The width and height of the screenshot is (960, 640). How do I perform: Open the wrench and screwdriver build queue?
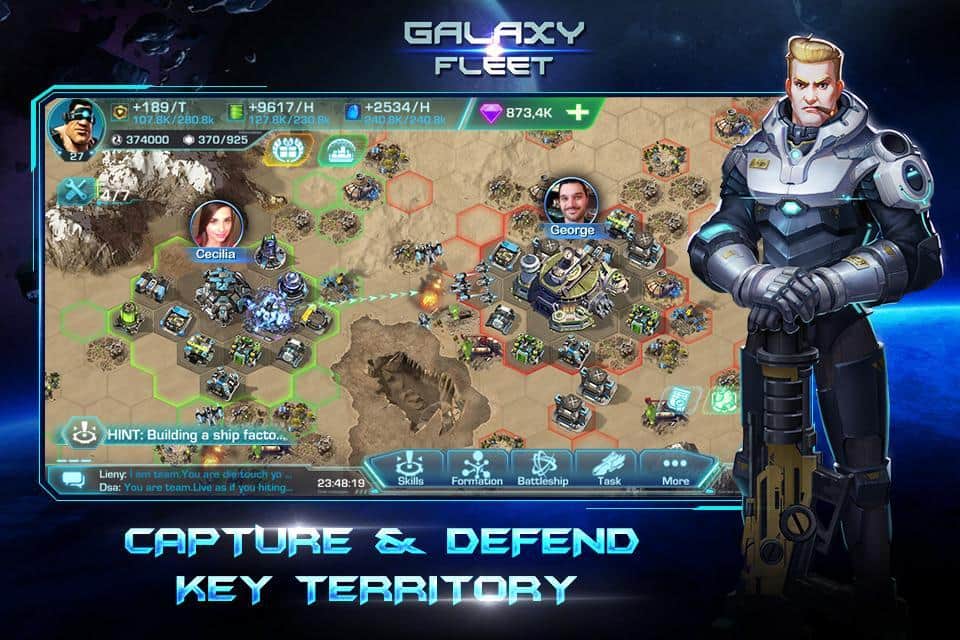pos(74,191)
